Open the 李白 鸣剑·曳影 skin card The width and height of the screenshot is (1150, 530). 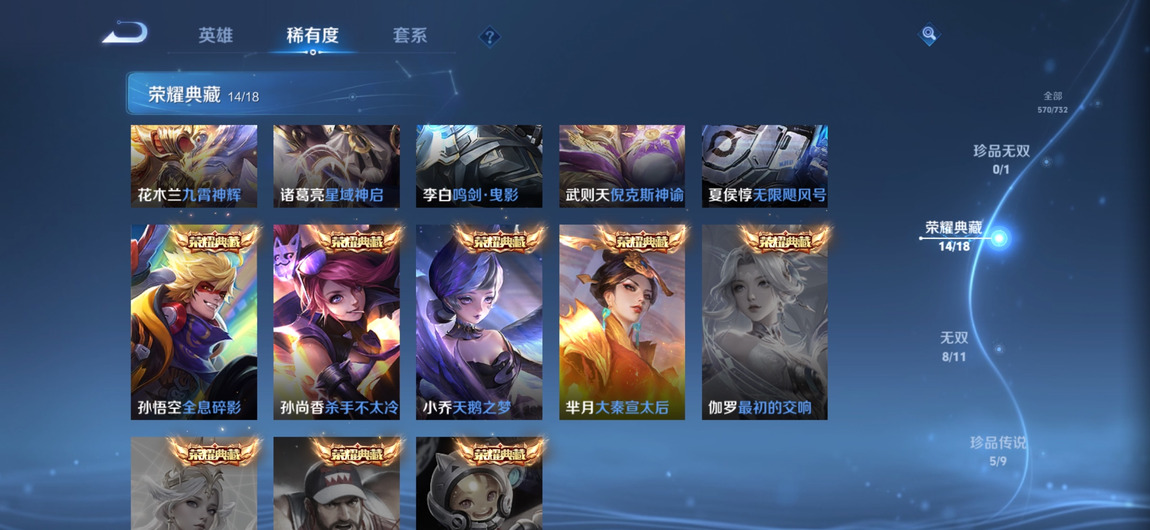(x=479, y=166)
